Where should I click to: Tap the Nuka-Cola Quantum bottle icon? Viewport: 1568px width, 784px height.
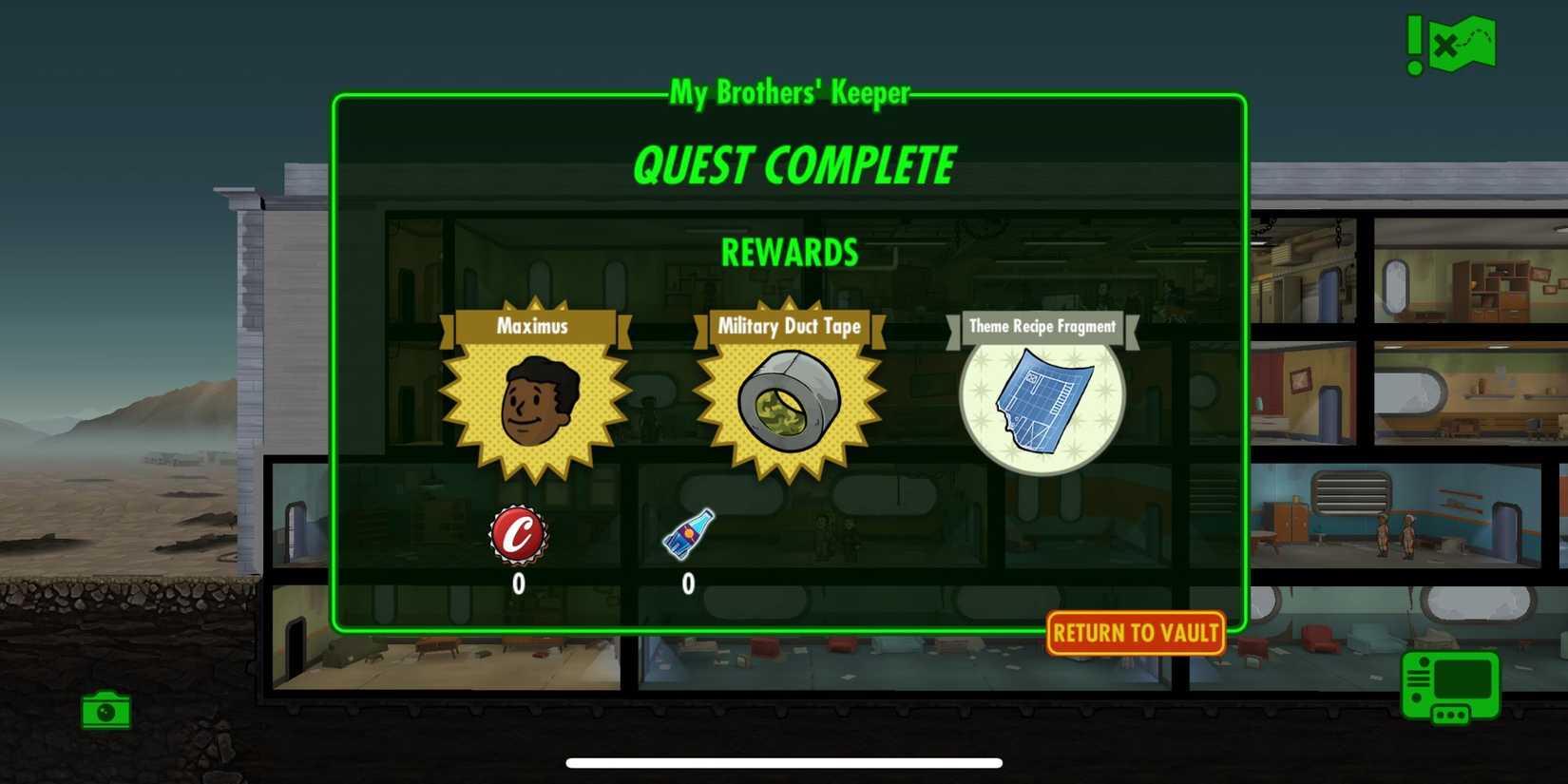(688, 535)
